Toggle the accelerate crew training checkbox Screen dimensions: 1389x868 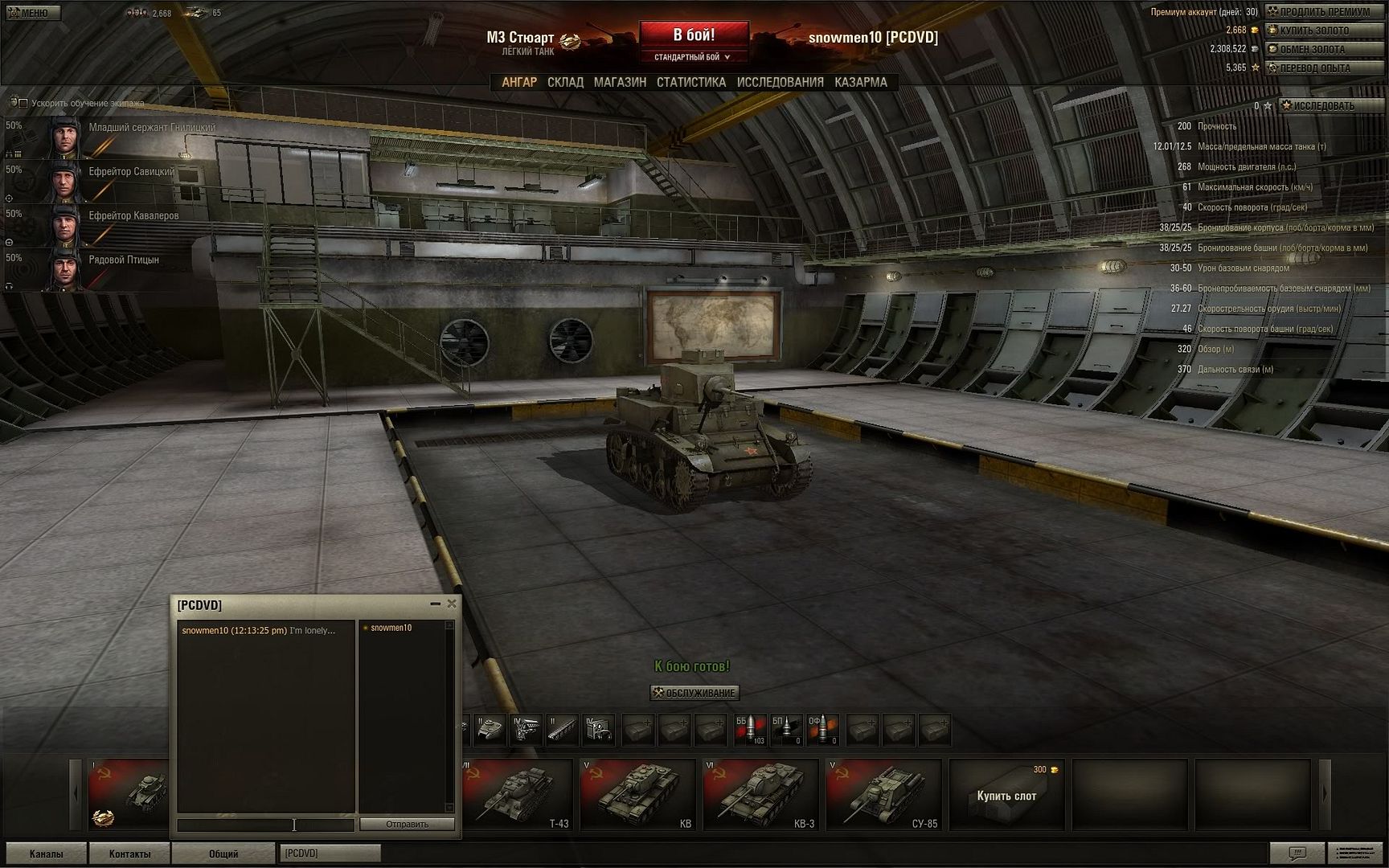pos(23,103)
